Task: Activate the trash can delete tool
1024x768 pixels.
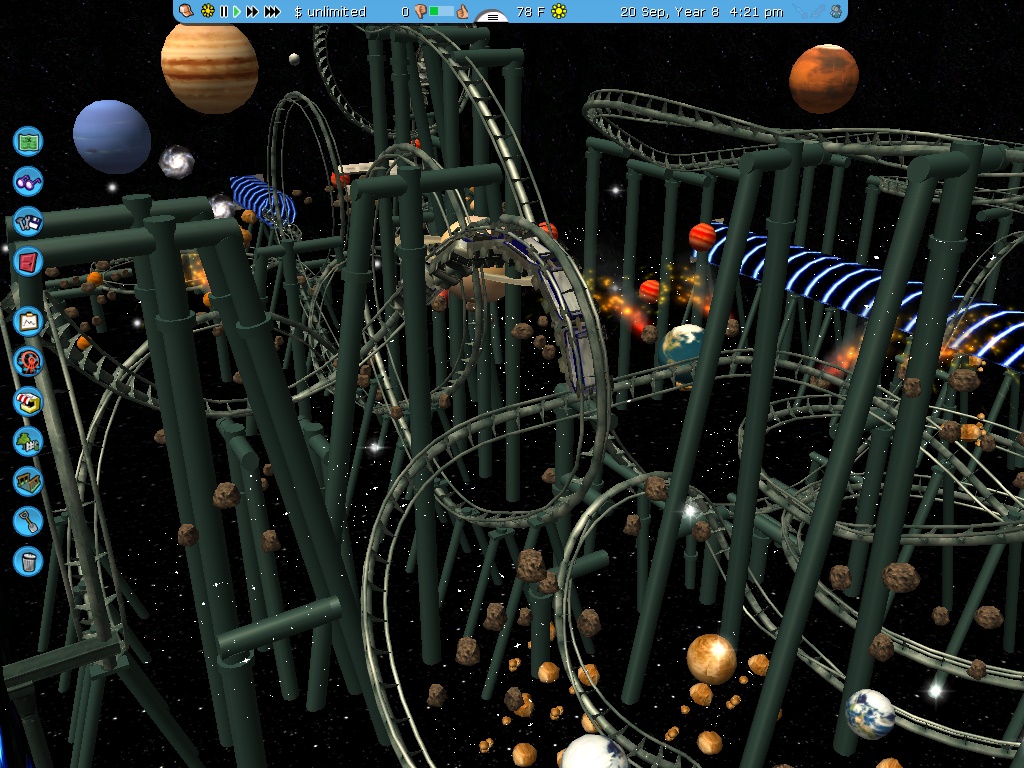Action: tap(29, 560)
